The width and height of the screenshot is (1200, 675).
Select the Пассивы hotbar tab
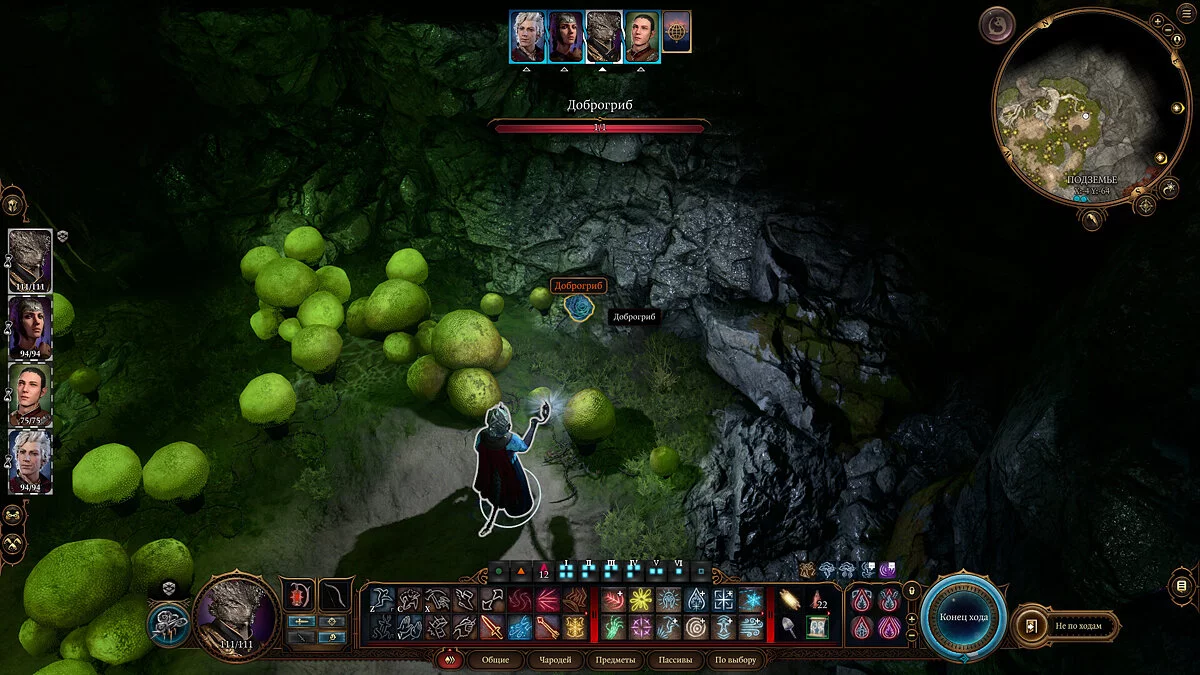point(675,660)
